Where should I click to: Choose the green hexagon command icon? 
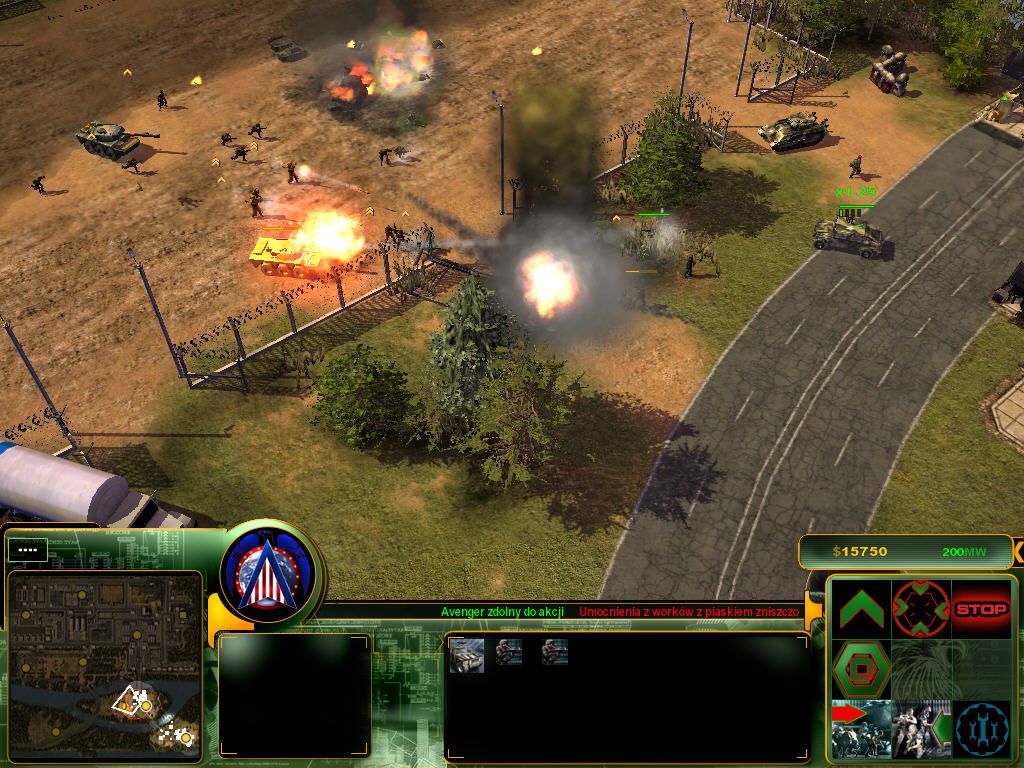point(860,669)
